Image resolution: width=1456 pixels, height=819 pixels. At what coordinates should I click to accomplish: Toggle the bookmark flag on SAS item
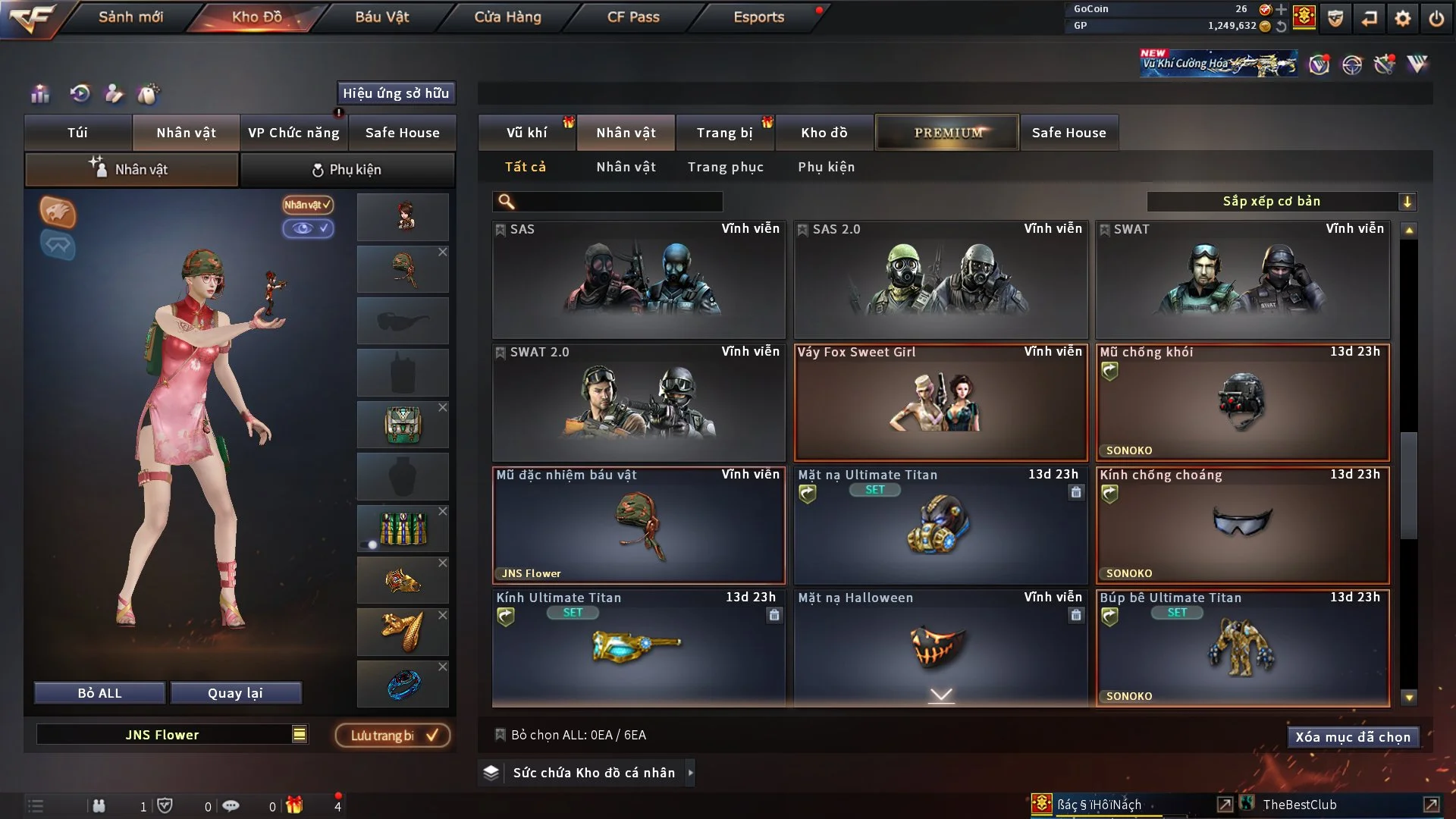click(x=500, y=229)
